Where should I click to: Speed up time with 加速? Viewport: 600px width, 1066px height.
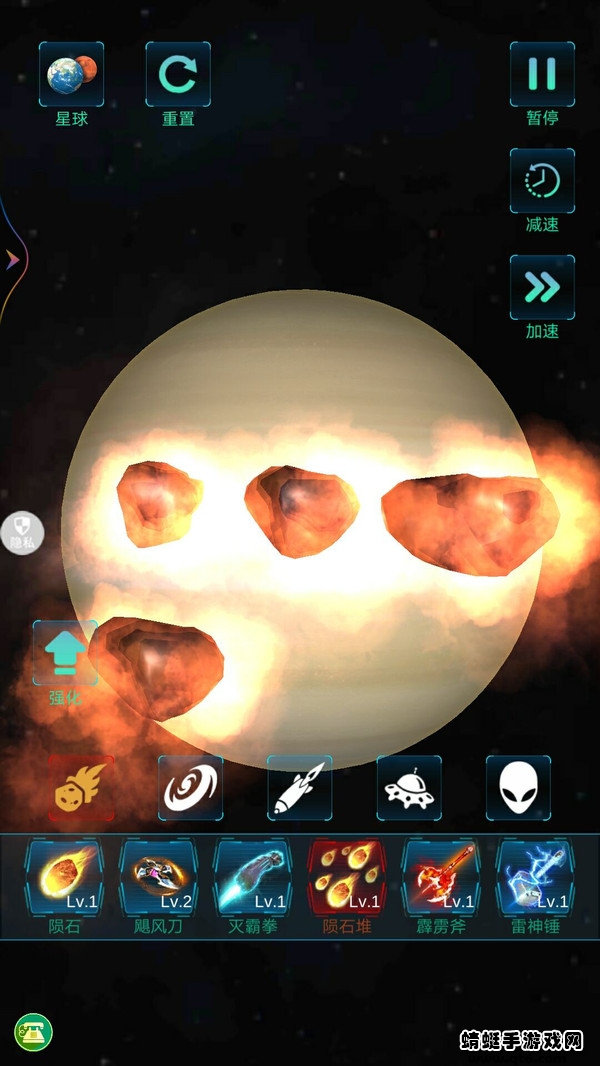542,289
